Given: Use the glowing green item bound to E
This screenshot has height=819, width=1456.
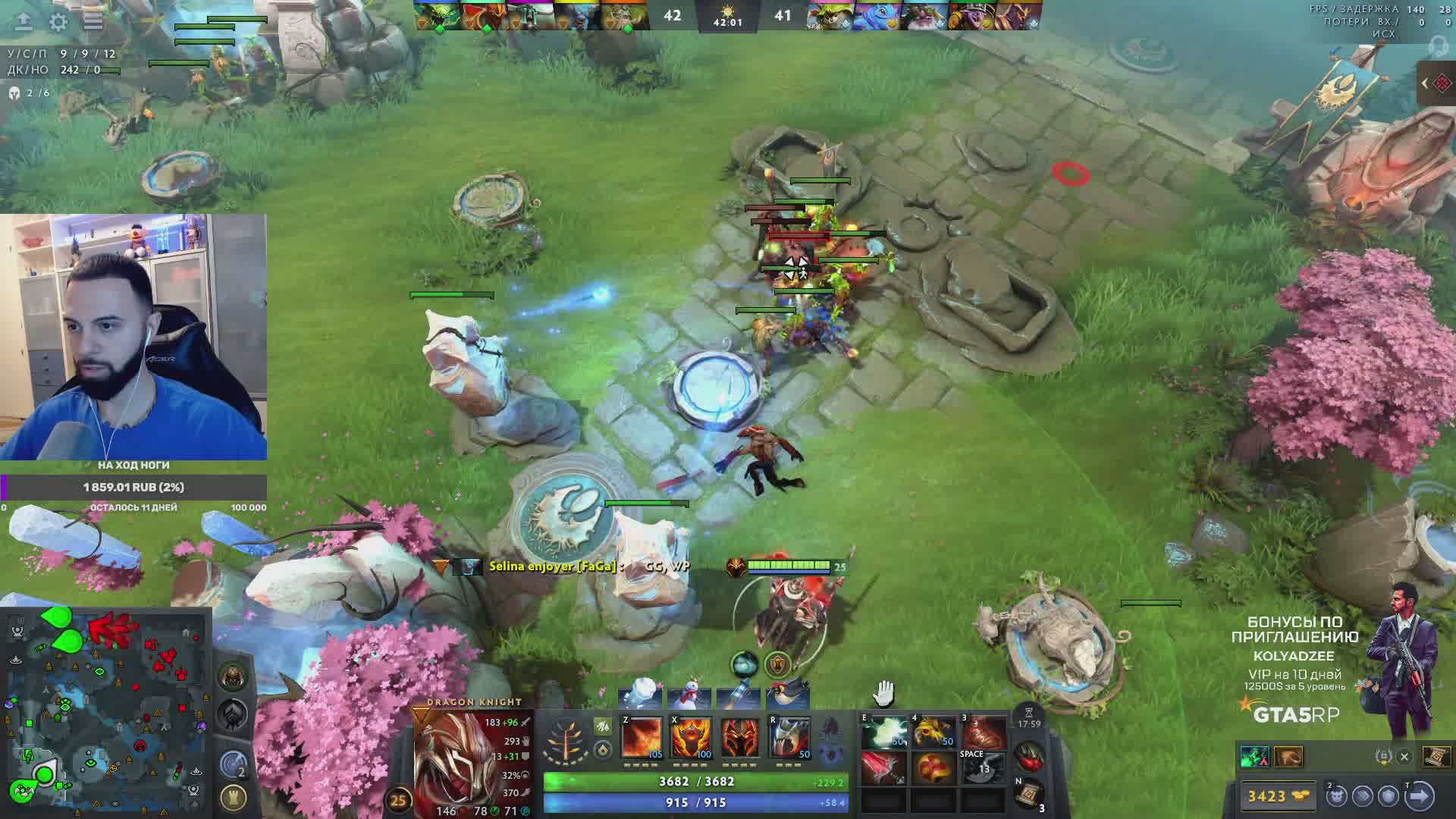Looking at the screenshot, I should (x=883, y=733).
